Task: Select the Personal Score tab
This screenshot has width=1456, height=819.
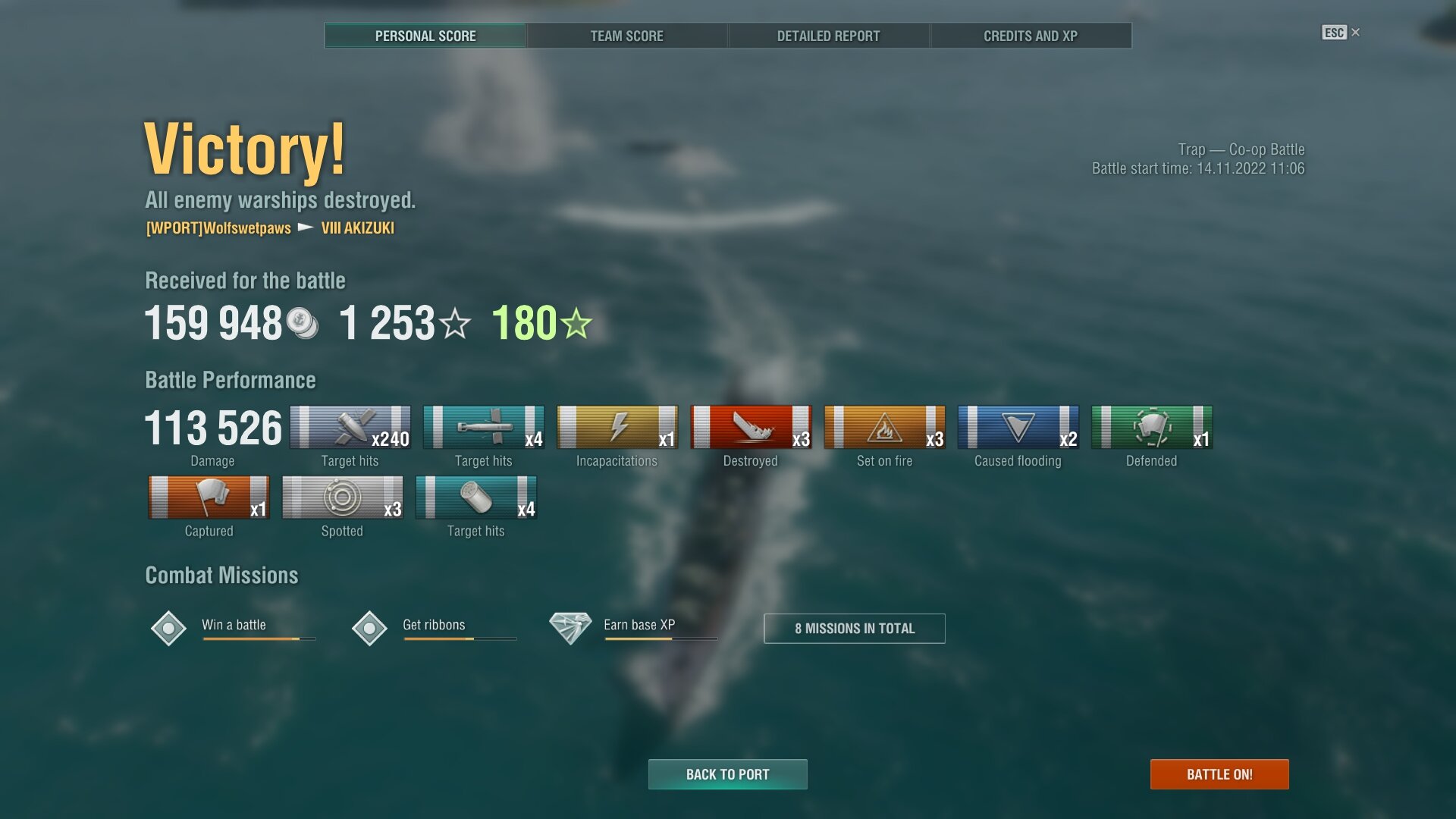Action: click(x=425, y=36)
